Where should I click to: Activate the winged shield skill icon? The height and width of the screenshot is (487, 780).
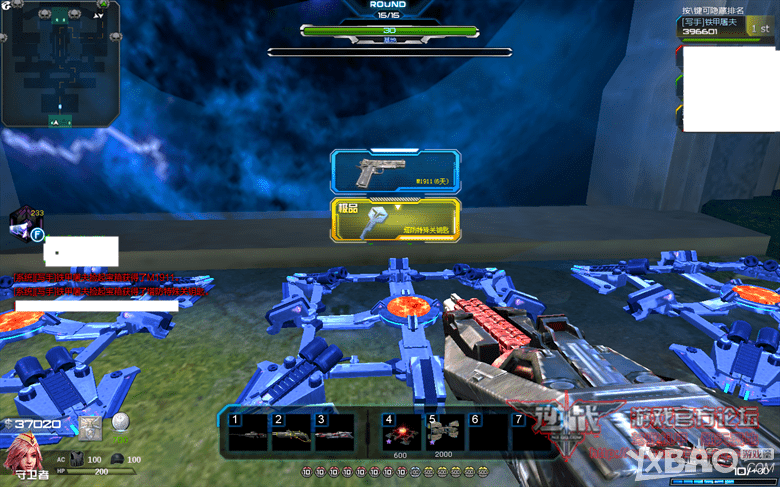(x=91, y=426)
